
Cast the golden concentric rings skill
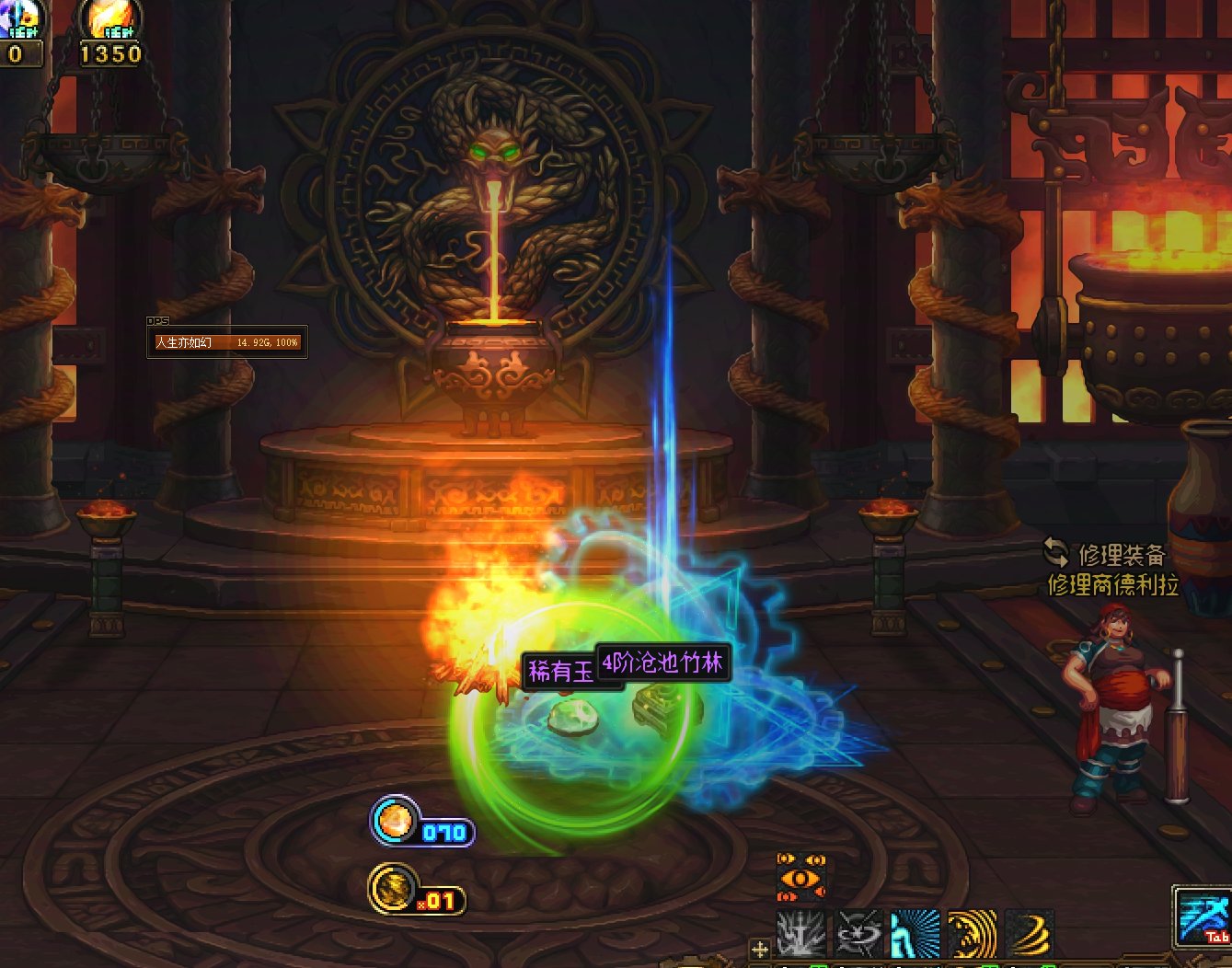click(973, 933)
